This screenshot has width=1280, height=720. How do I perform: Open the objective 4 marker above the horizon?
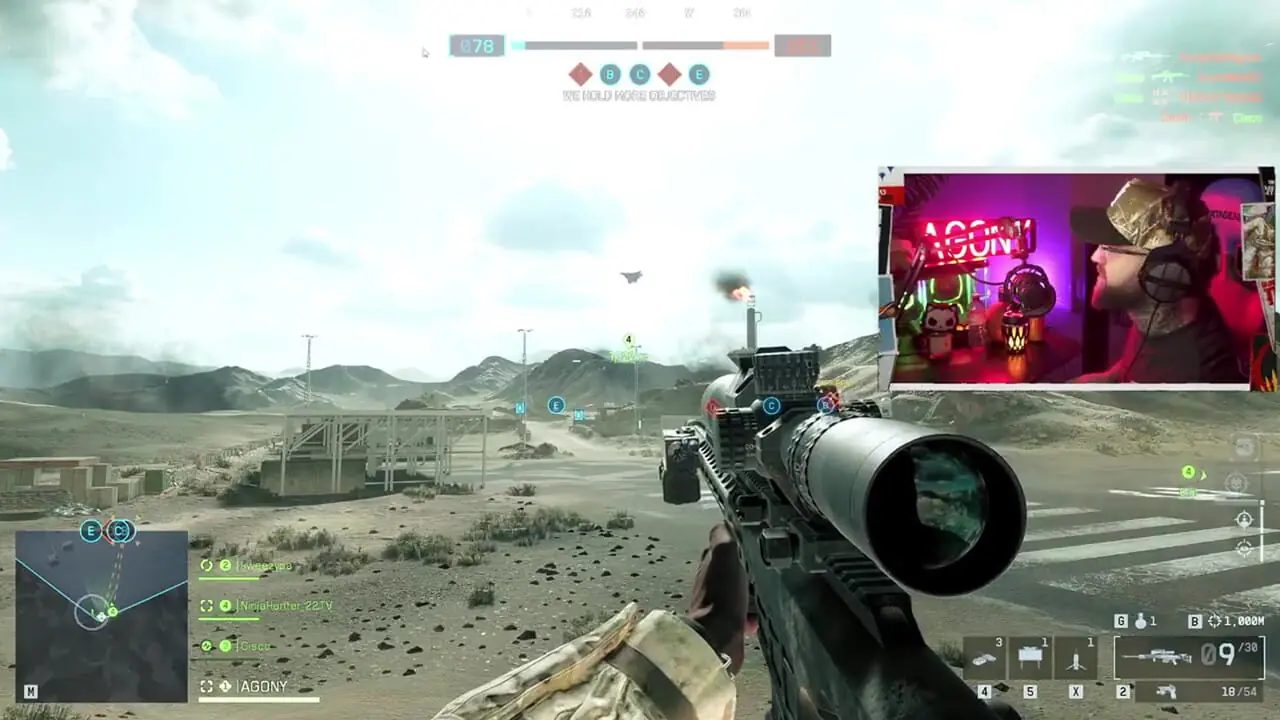(x=628, y=340)
